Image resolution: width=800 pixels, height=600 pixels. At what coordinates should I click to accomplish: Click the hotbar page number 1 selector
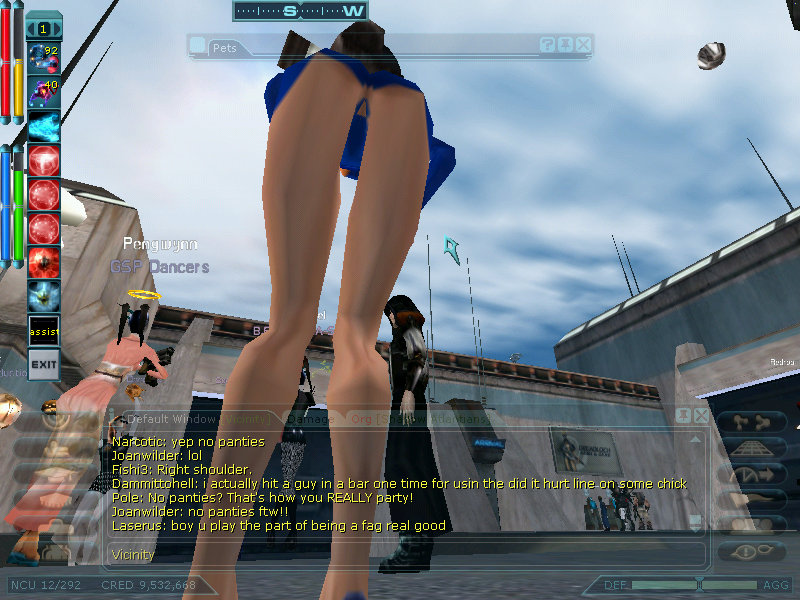(43, 28)
